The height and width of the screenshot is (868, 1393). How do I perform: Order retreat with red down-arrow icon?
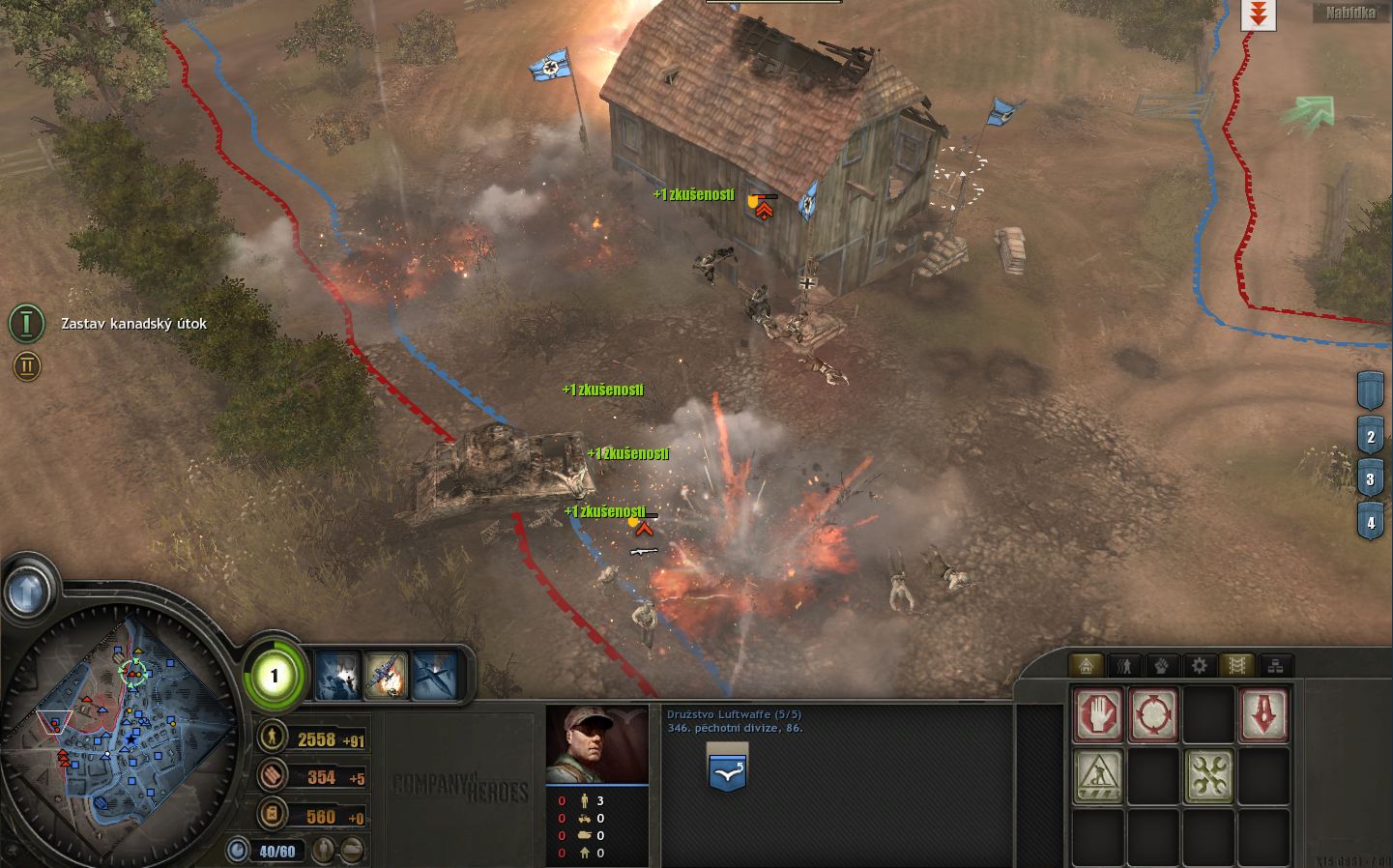(1264, 714)
